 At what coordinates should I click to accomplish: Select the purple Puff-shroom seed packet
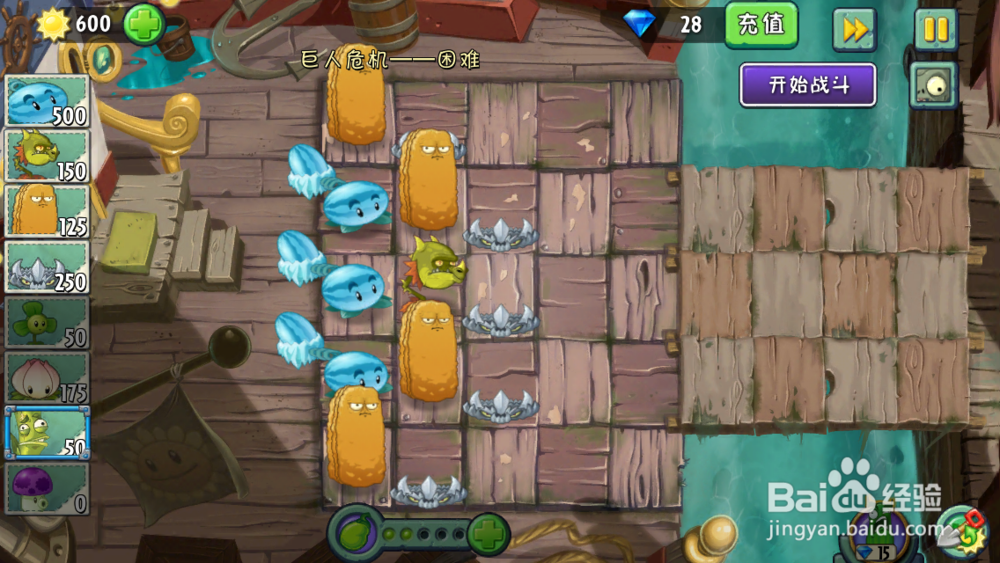[47, 488]
